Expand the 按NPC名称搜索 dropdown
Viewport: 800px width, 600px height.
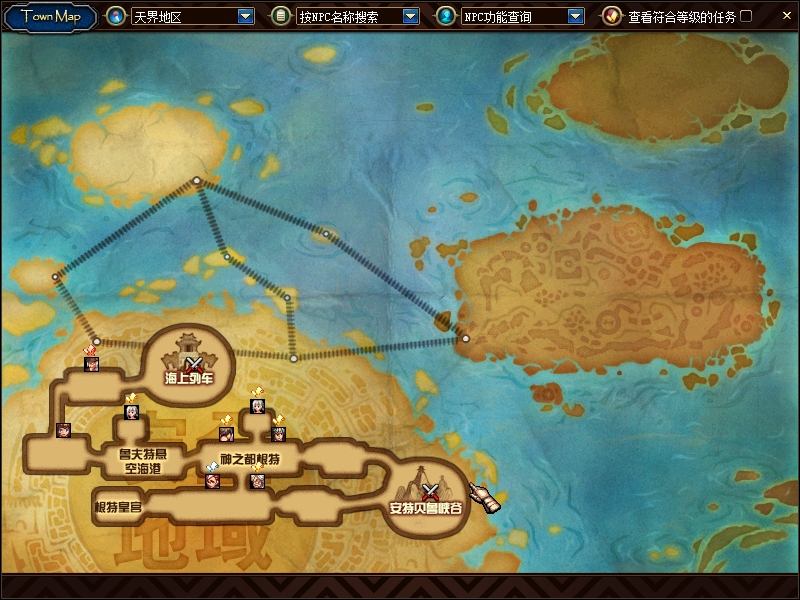[410, 16]
